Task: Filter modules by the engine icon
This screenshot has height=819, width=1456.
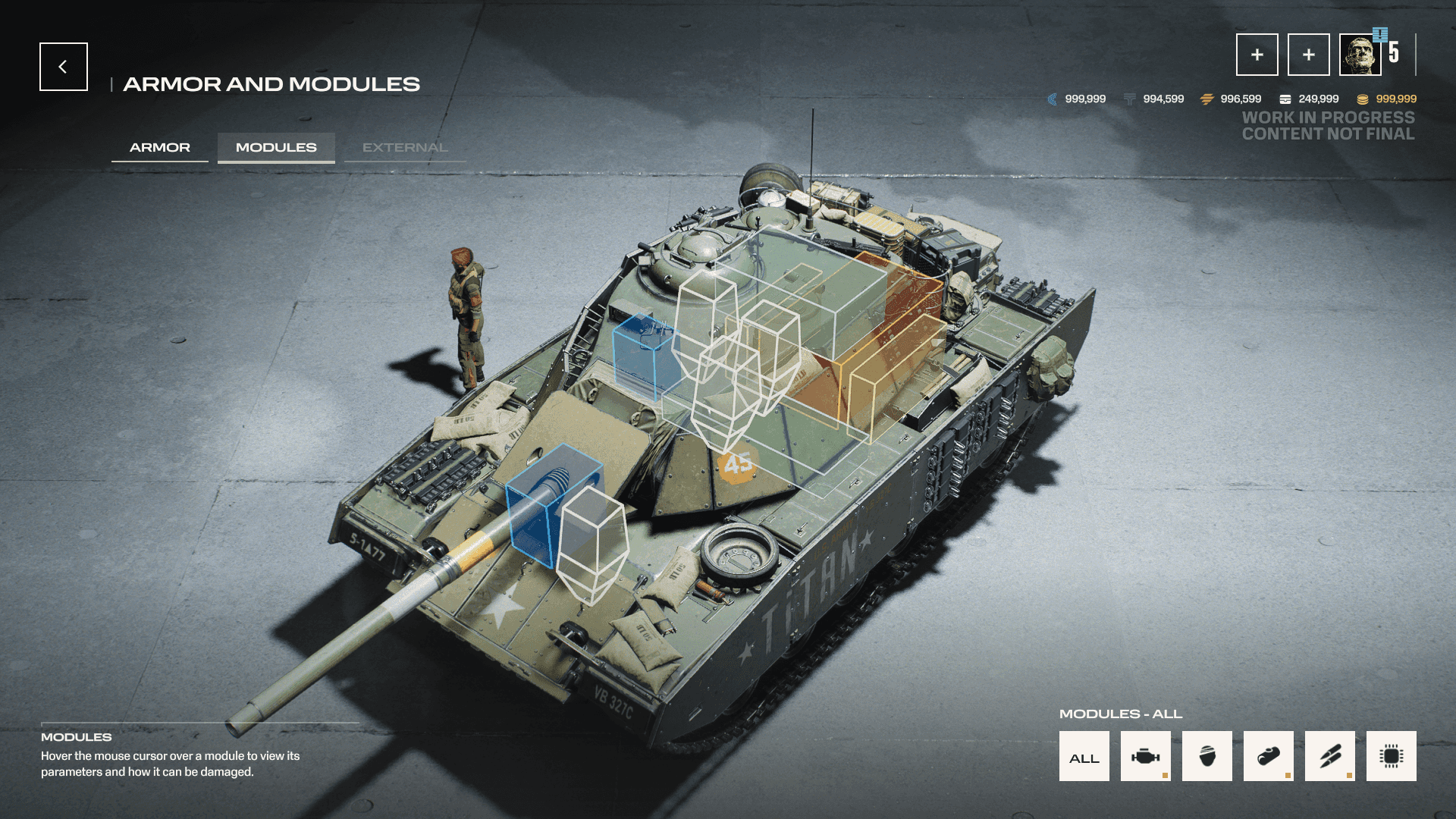Action: pos(1145,756)
